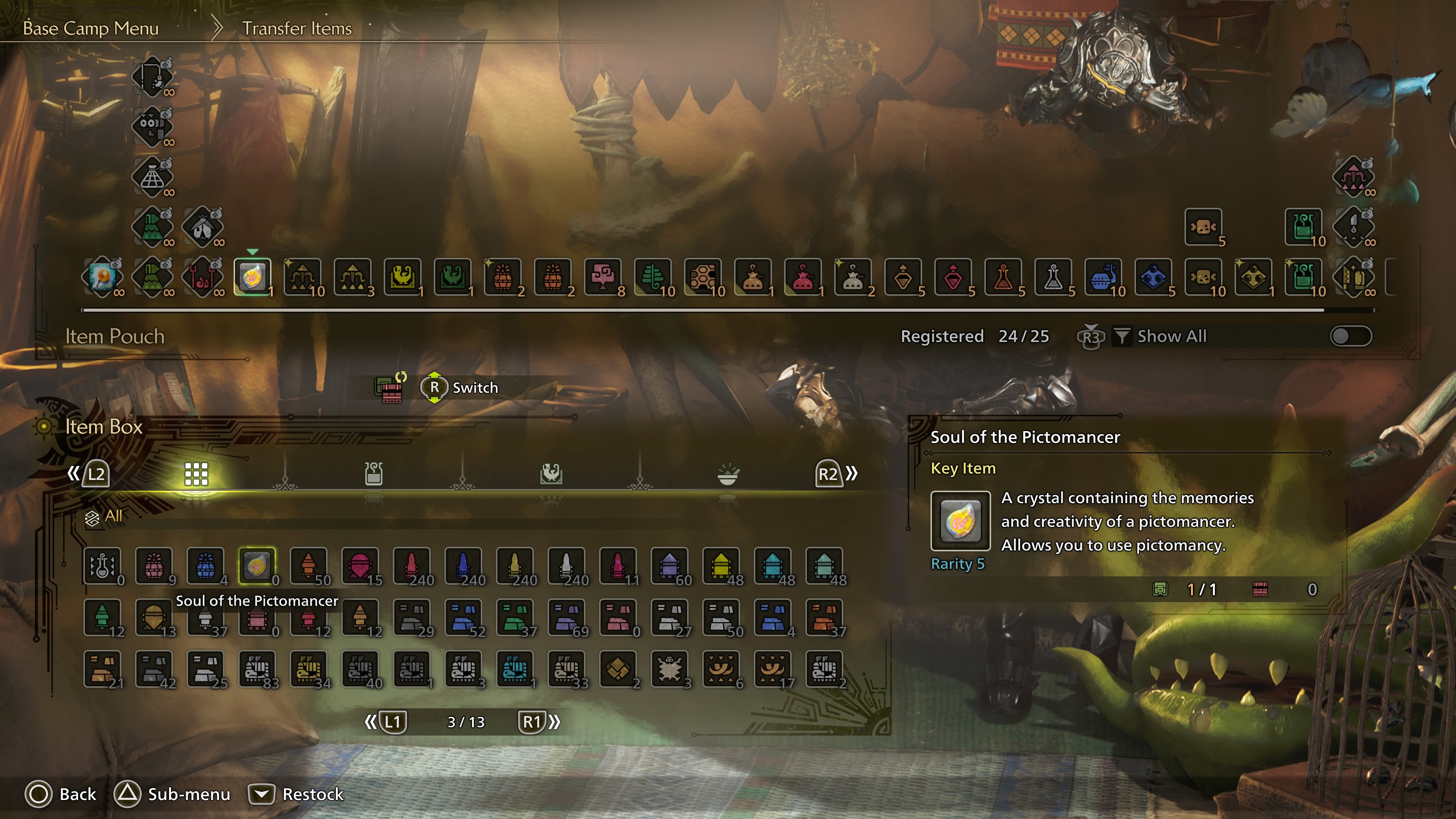Open the potion bottle category tab
1456x819 pixels.
tap(373, 474)
